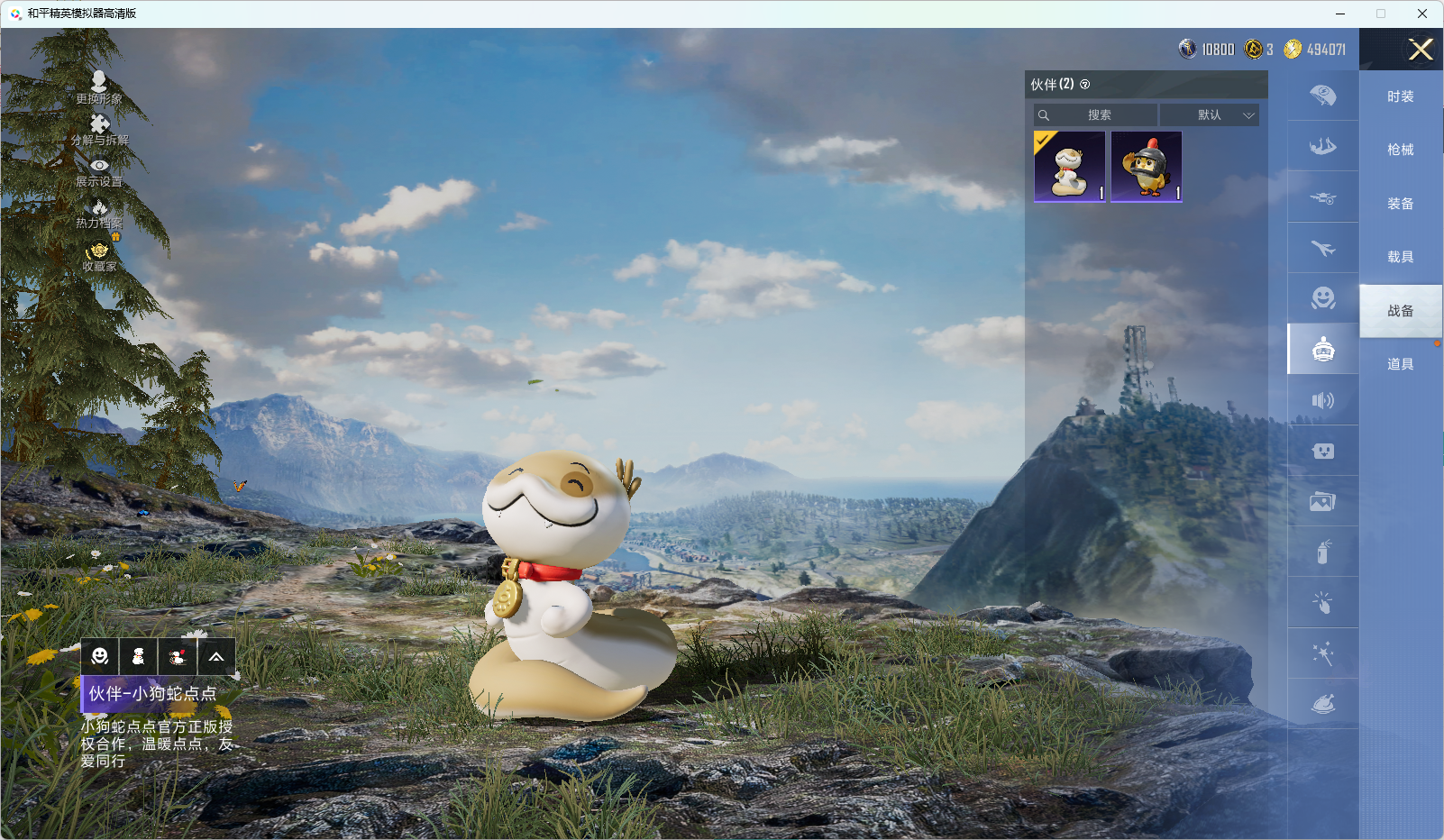
Task: Open the 枪械 firearms tab
Action: click(1400, 150)
